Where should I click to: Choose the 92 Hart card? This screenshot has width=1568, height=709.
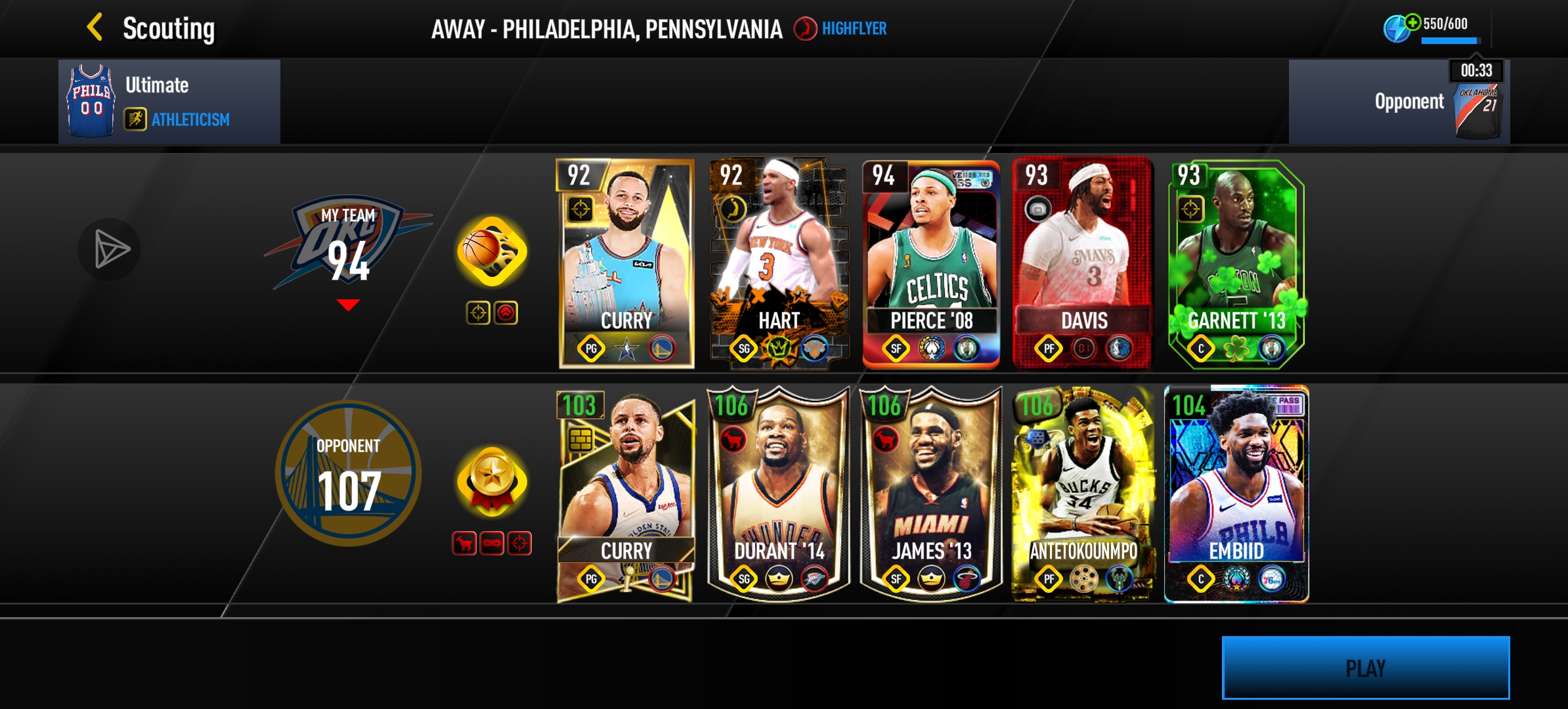[x=779, y=263]
